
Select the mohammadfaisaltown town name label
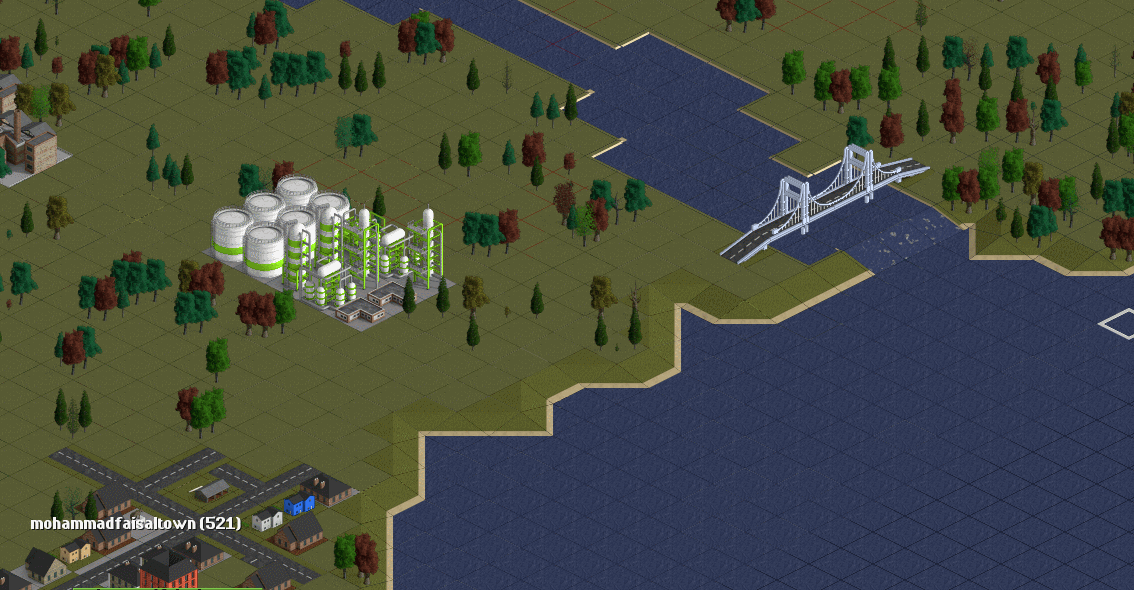135,523
